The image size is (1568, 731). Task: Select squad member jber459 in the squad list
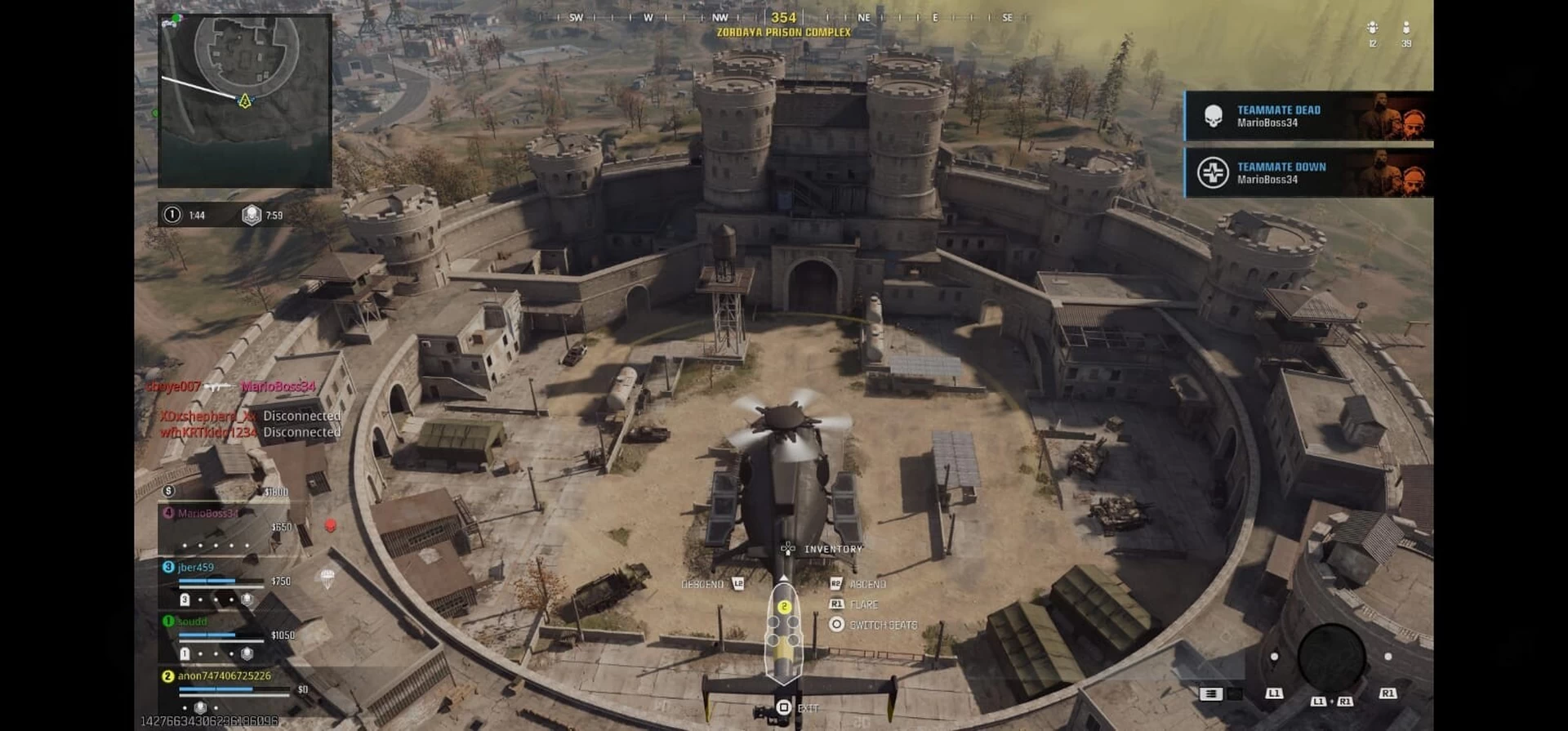click(x=196, y=568)
